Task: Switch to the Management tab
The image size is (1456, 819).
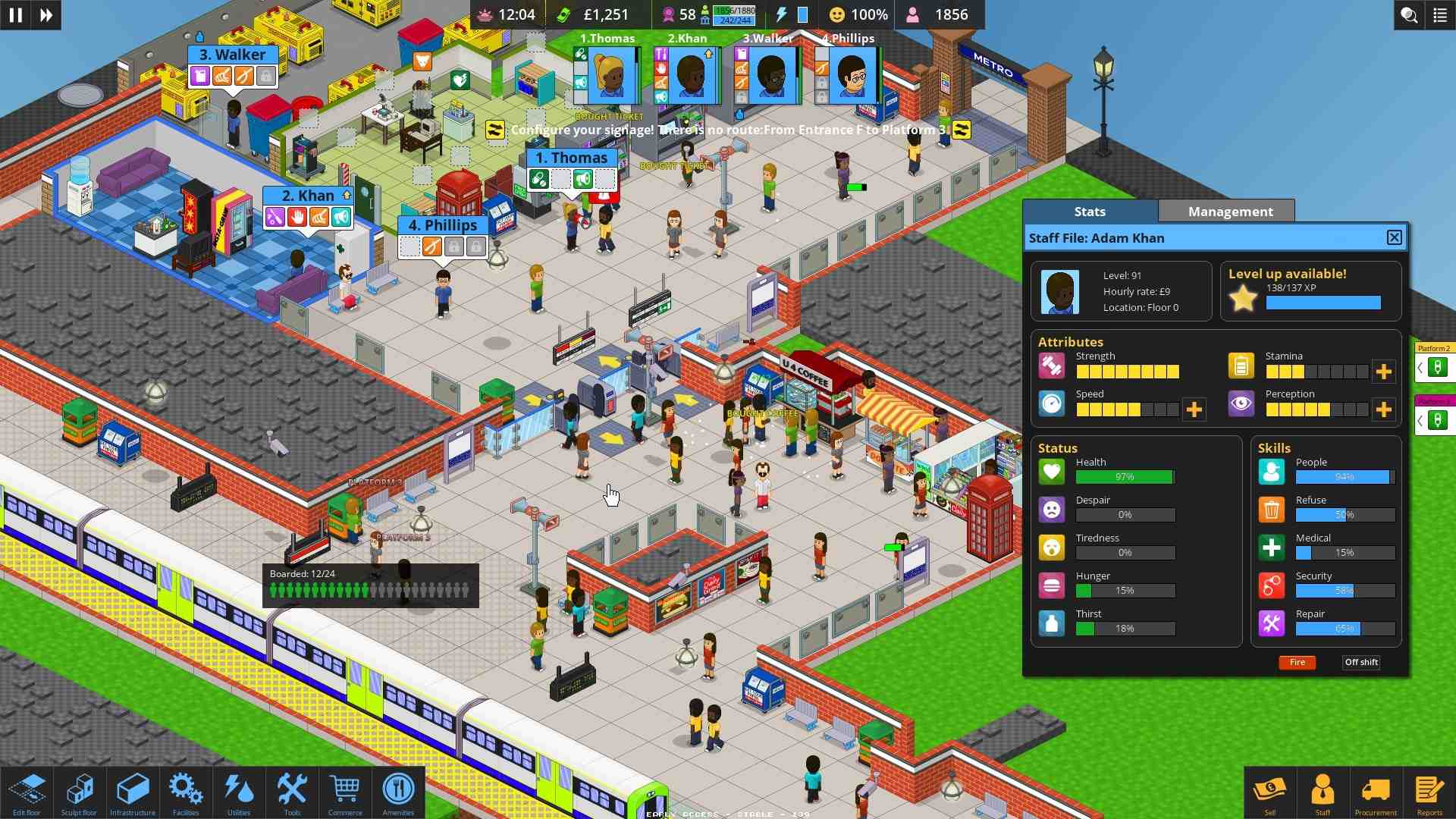Action: click(1226, 212)
